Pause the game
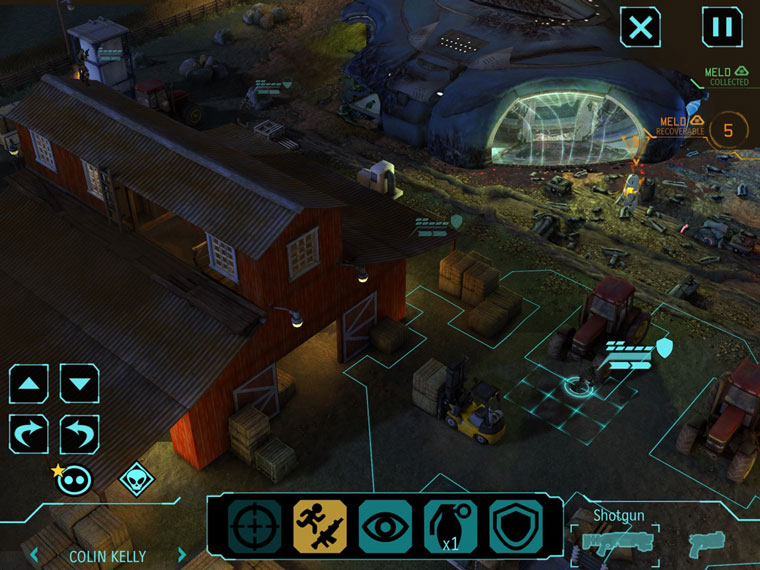This screenshot has width=760, height=570. pos(721,27)
